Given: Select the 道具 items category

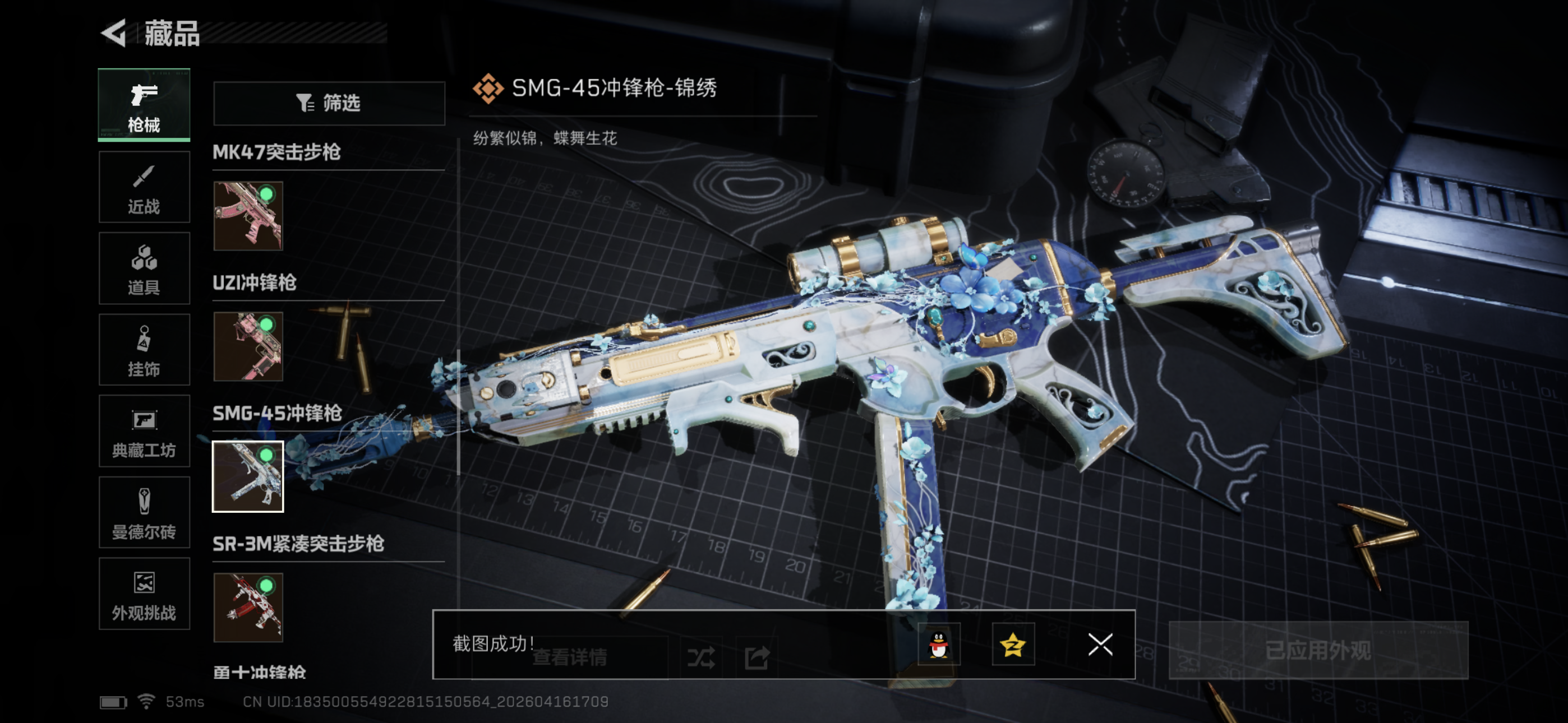Looking at the screenshot, I should pyautogui.click(x=144, y=268).
